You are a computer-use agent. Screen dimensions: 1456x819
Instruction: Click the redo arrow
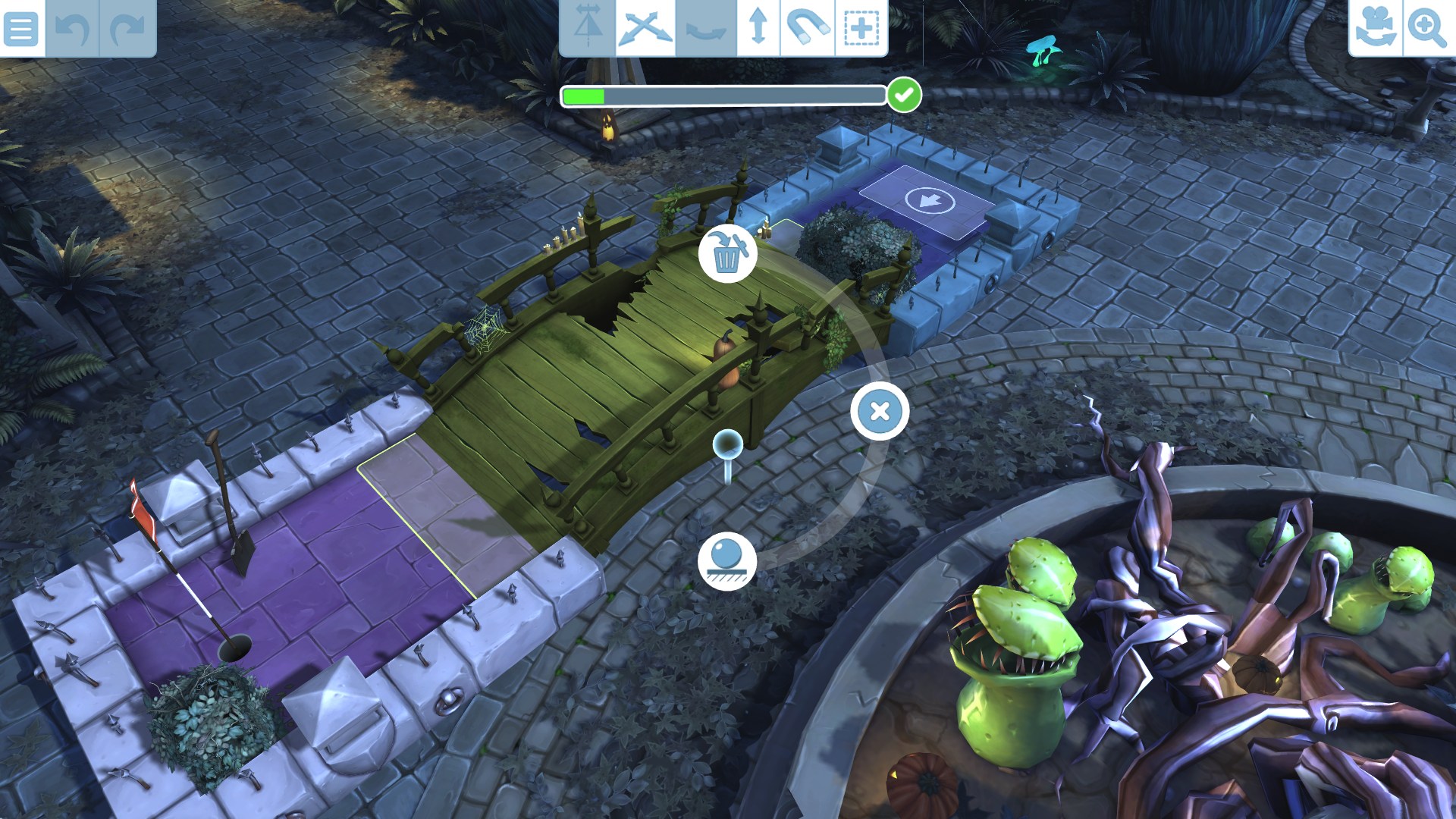pos(123,28)
